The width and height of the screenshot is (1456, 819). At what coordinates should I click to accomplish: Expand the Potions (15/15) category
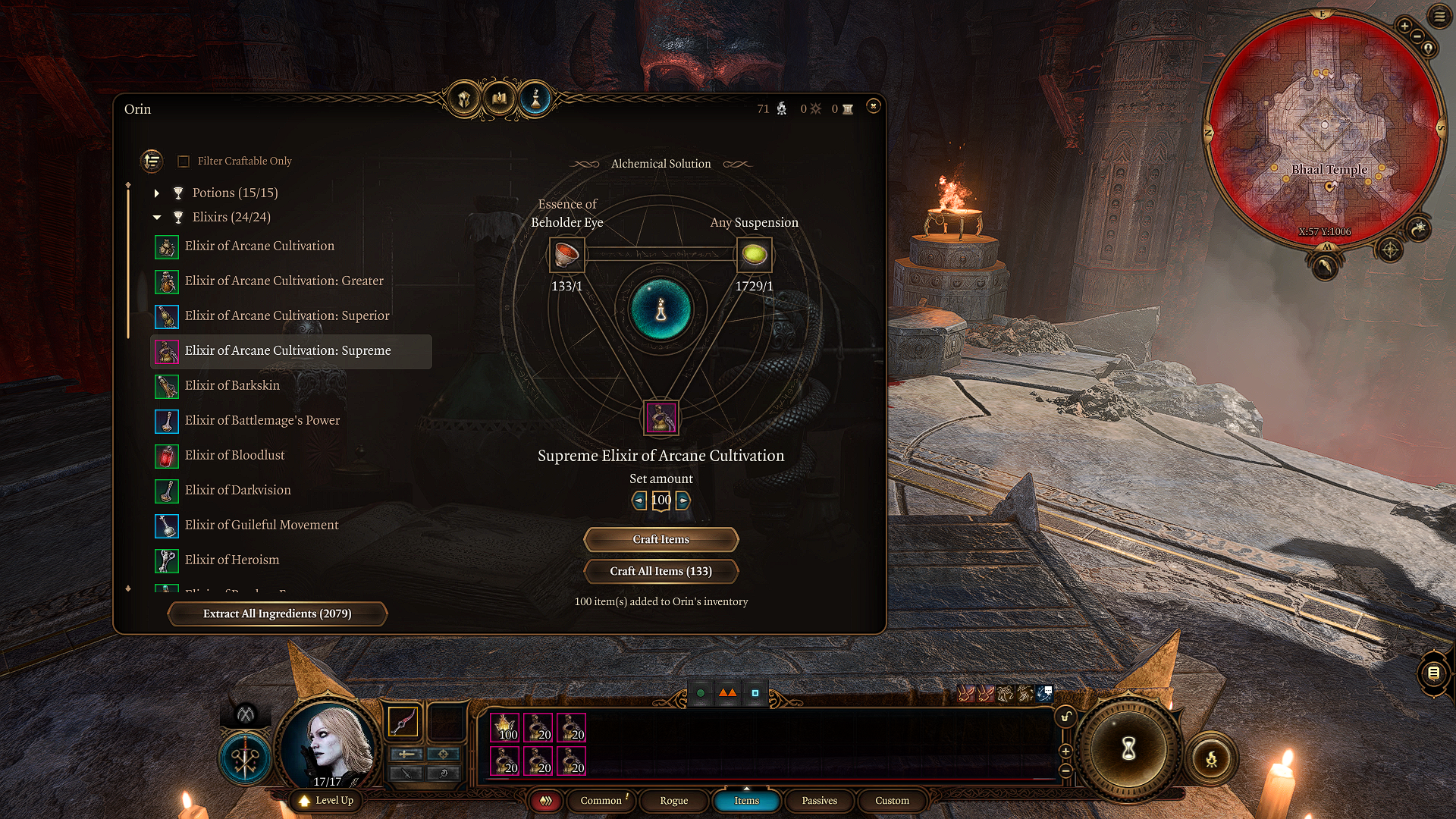pyautogui.click(x=157, y=193)
